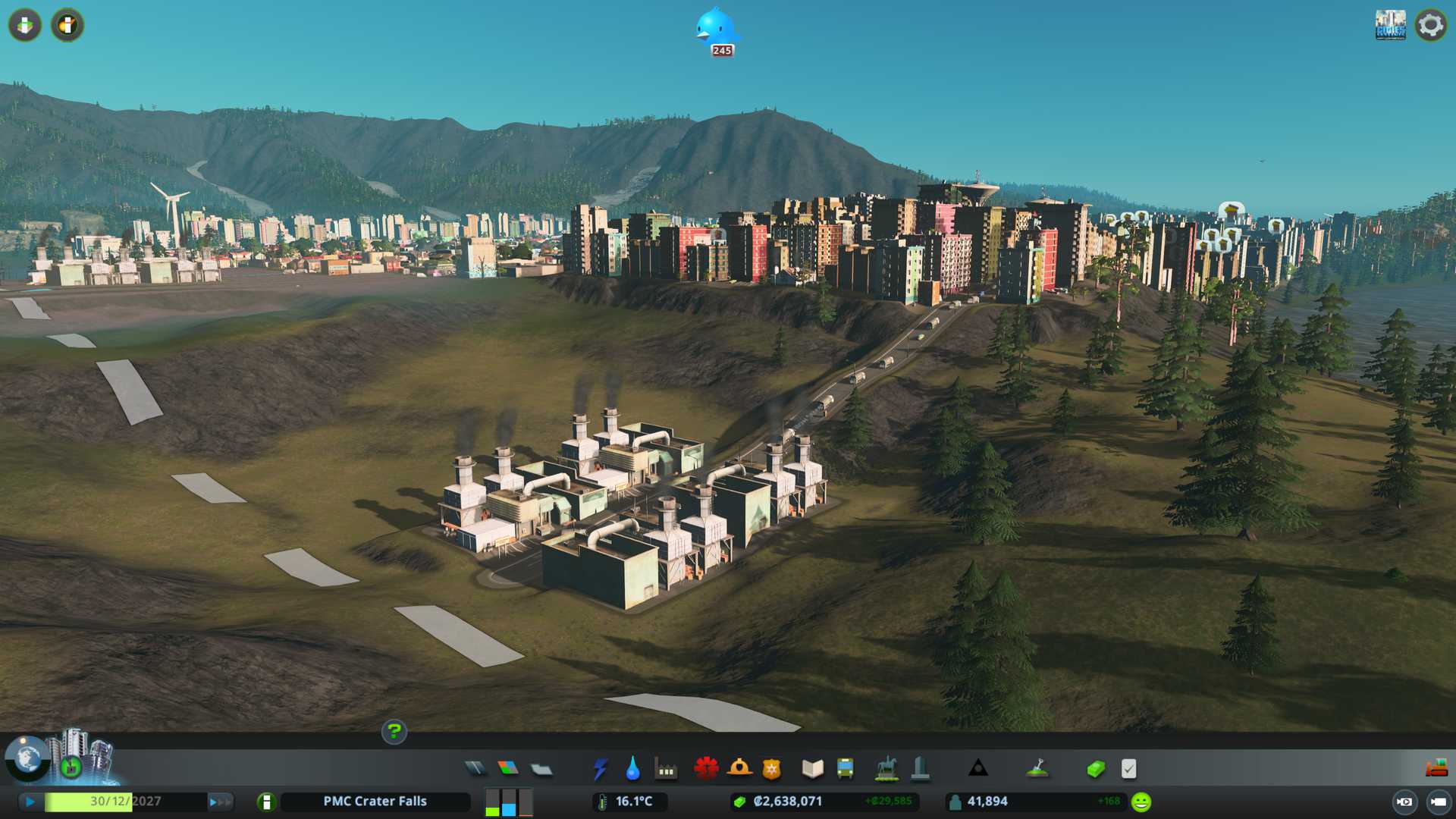Activate the bulldozer tool
The width and height of the screenshot is (1456, 819).
tap(1436, 769)
